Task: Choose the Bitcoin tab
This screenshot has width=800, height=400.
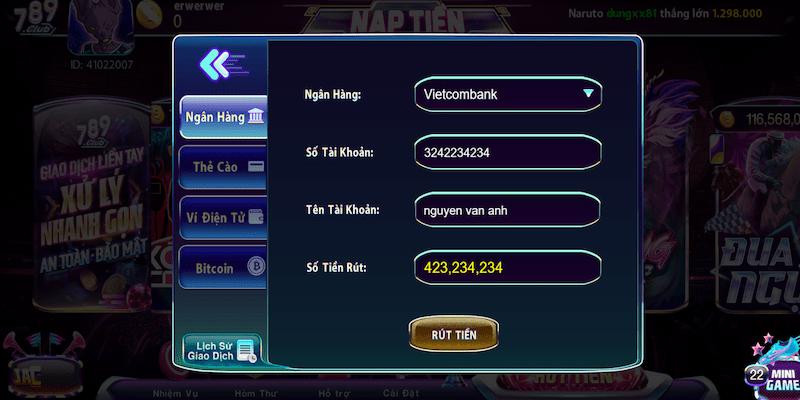Action: click(224, 268)
